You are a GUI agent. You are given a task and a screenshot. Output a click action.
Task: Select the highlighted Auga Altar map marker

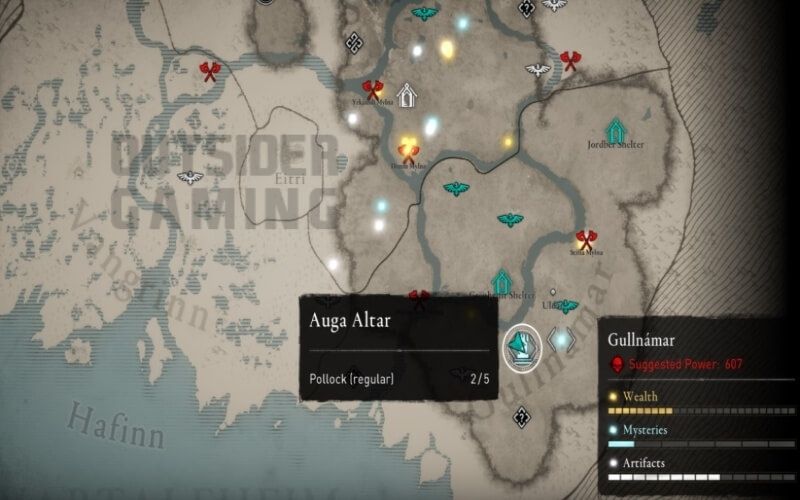tap(521, 345)
